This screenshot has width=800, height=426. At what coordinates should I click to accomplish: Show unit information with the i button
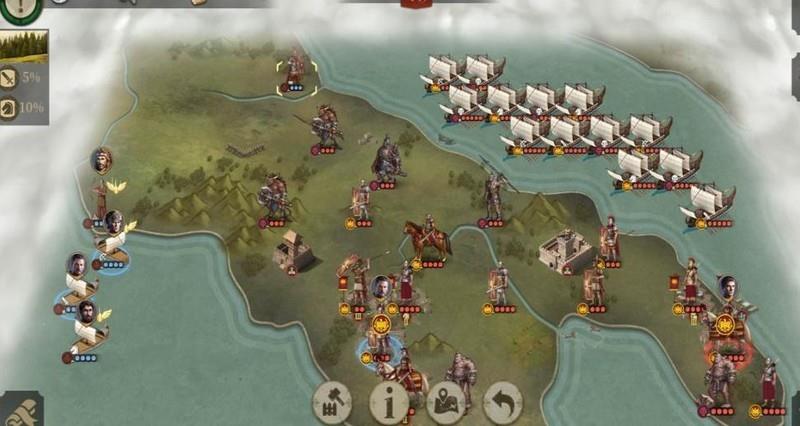389,402
